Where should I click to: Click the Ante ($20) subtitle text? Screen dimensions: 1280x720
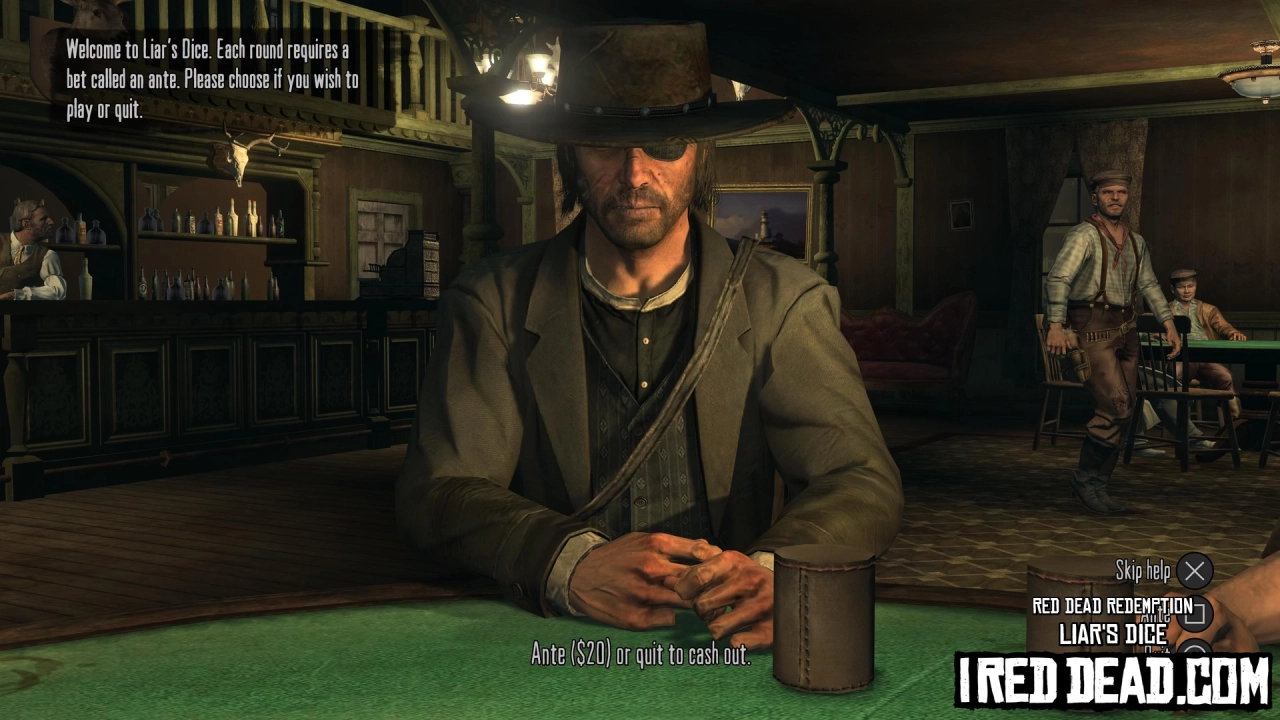[x=640, y=657]
